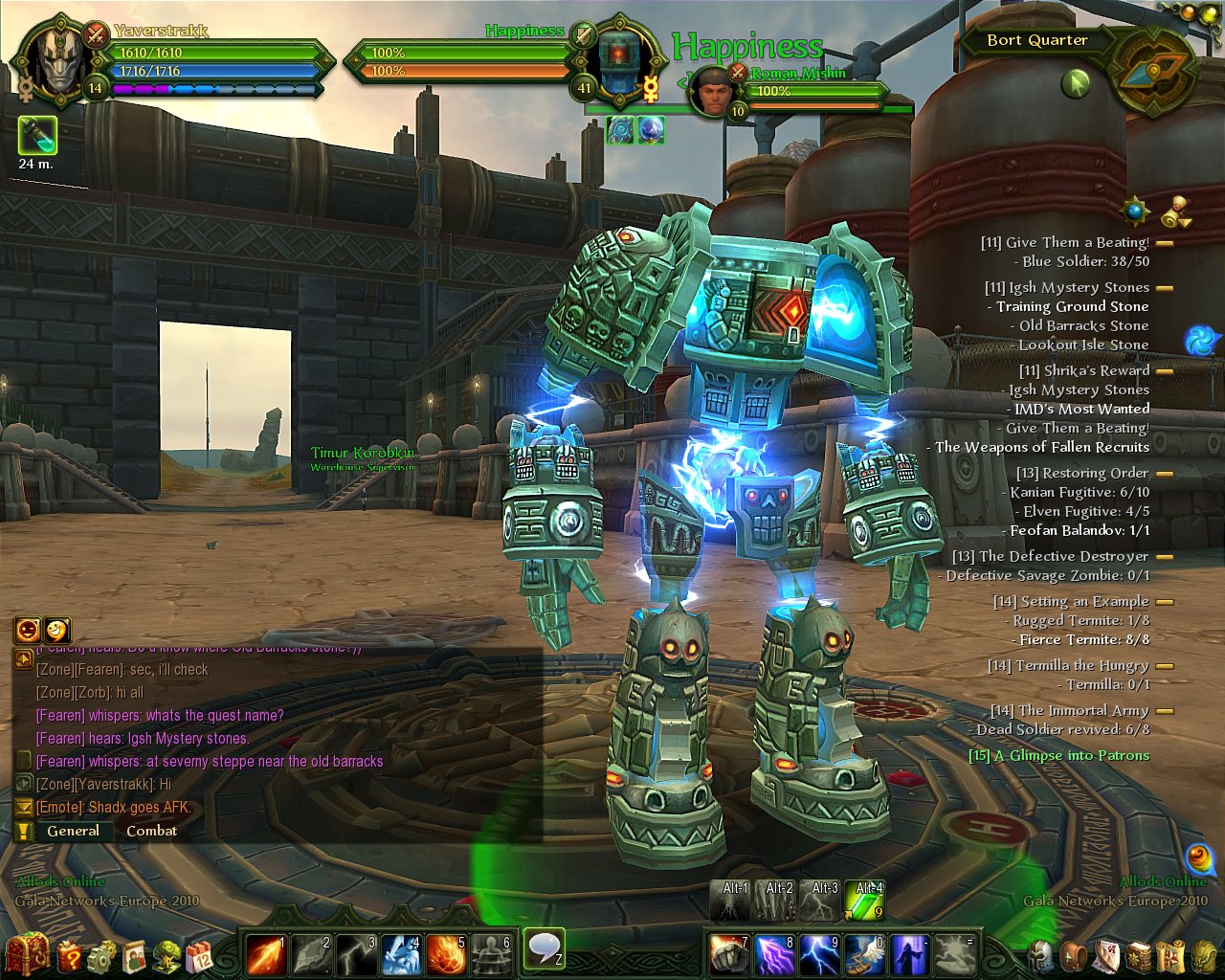Open the helmet character icon
Viewport: 1225px width, 980px height.
(1041, 955)
